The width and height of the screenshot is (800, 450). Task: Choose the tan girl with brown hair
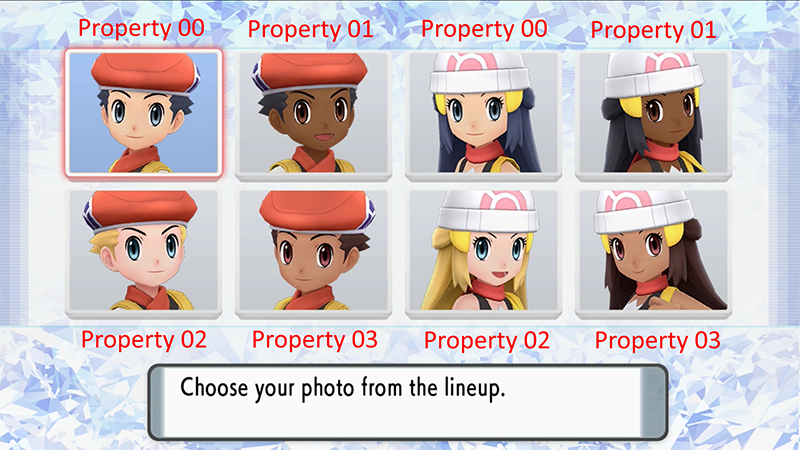[654, 250]
